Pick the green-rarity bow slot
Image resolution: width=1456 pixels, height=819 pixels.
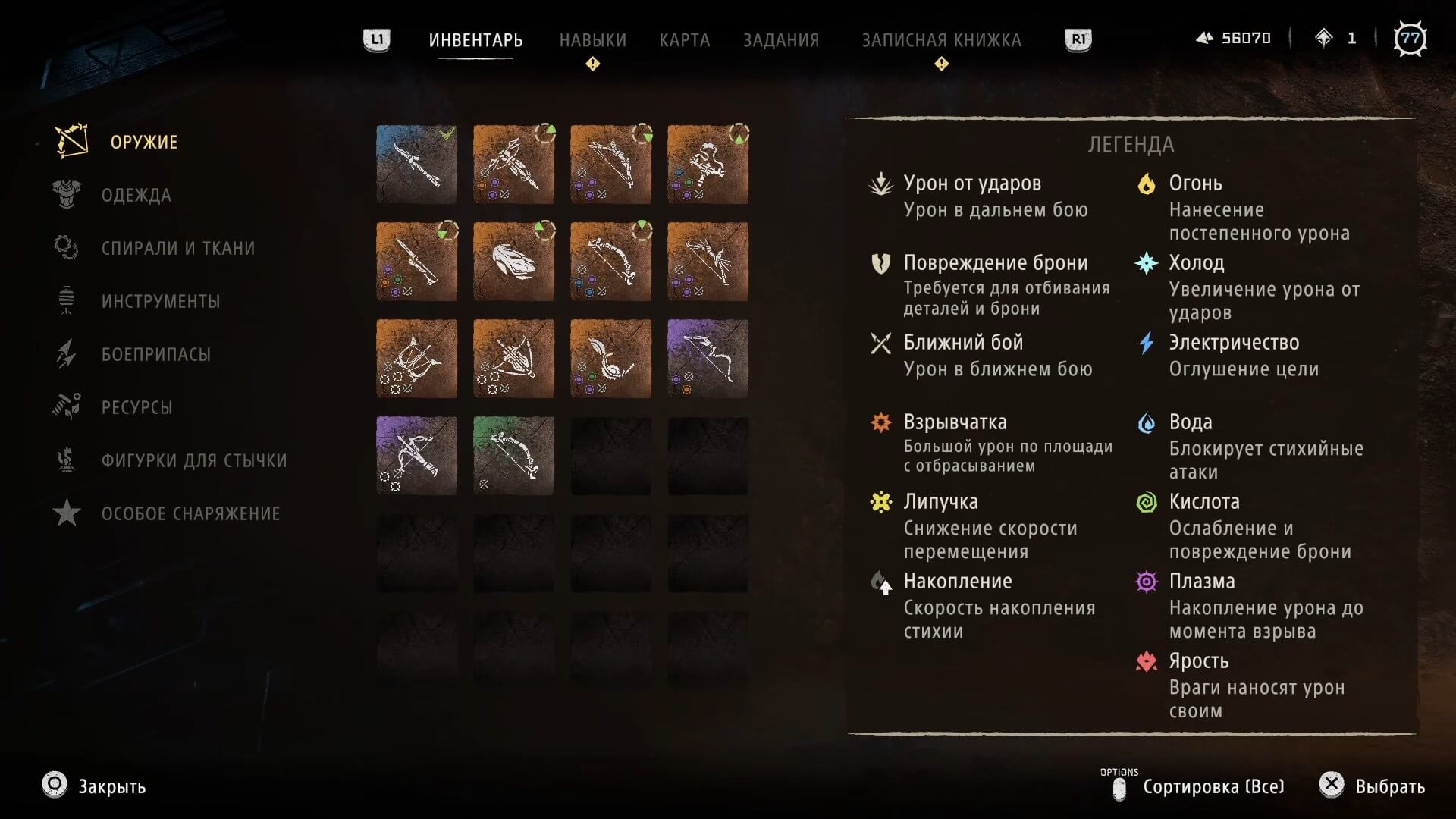pos(513,456)
